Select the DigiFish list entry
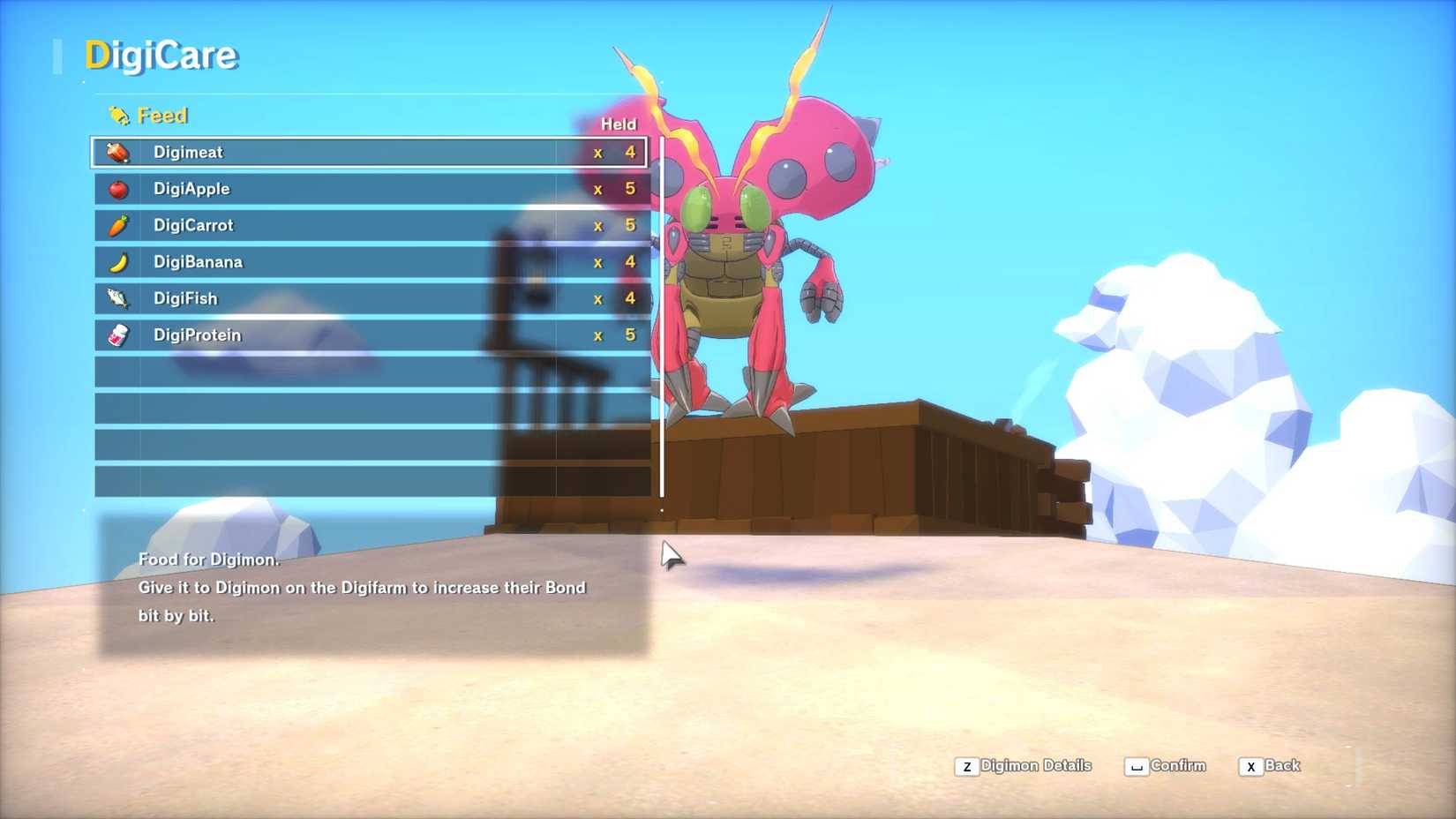This screenshot has width=1456, height=819. pyautogui.click(x=353, y=298)
